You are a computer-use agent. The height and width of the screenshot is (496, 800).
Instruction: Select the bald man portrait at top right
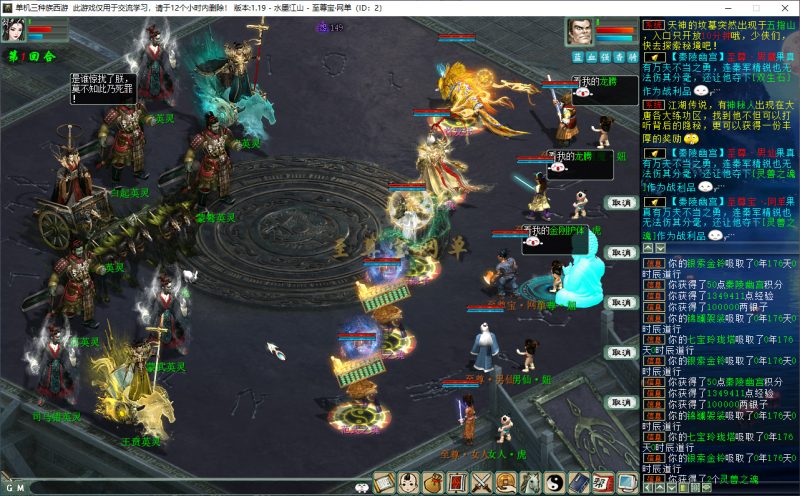pyautogui.click(x=579, y=32)
